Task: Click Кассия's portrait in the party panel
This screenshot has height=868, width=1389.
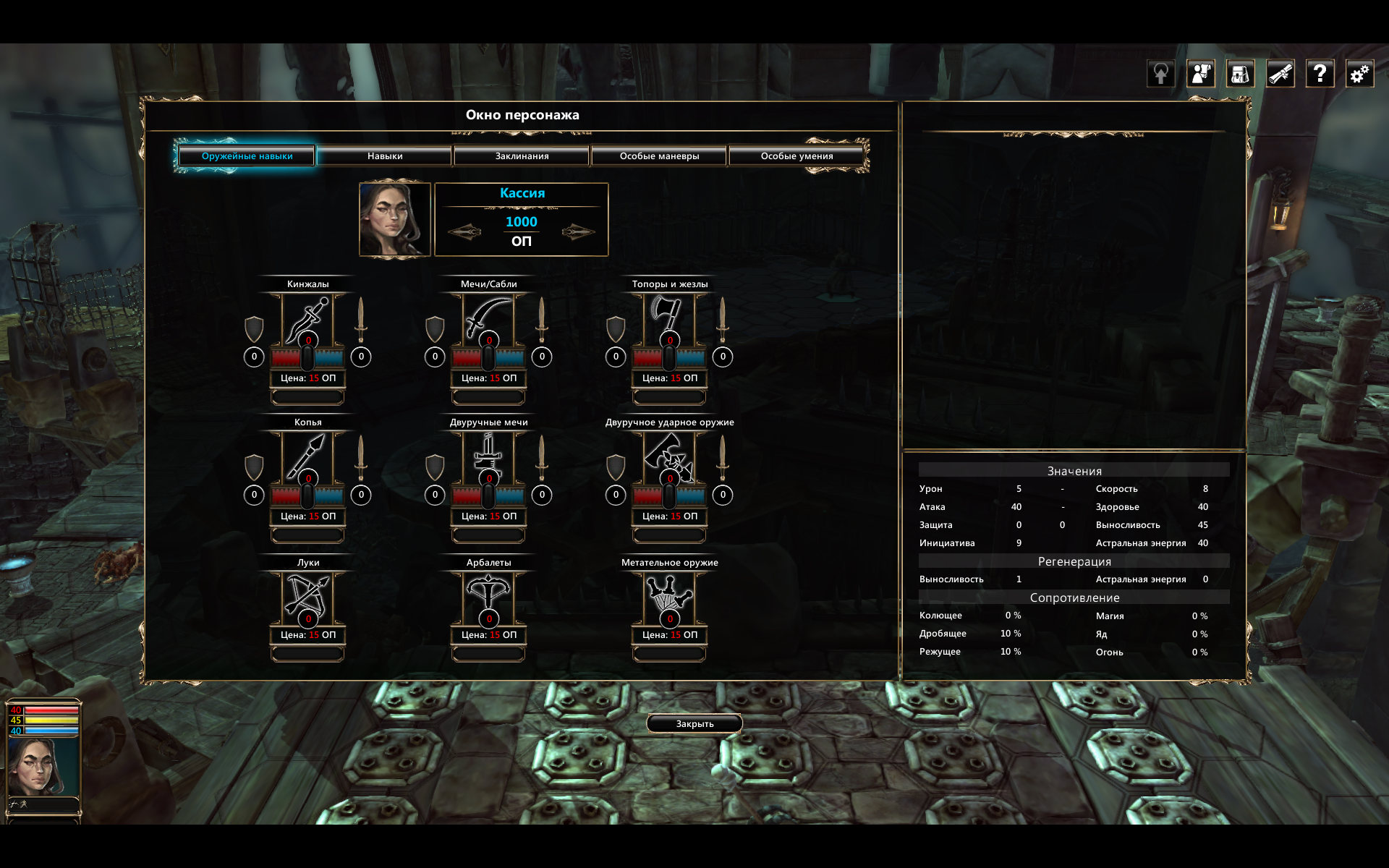Action: tap(43, 767)
